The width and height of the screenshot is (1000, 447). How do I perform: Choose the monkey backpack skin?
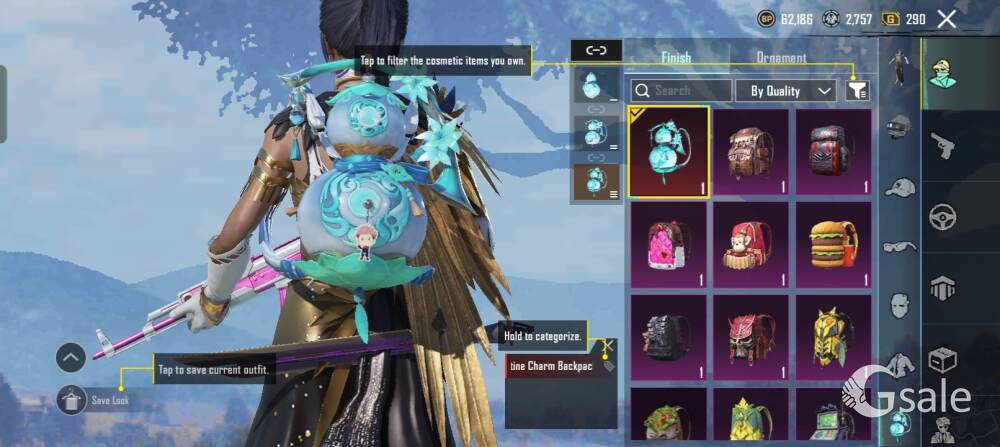click(x=750, y=246)
